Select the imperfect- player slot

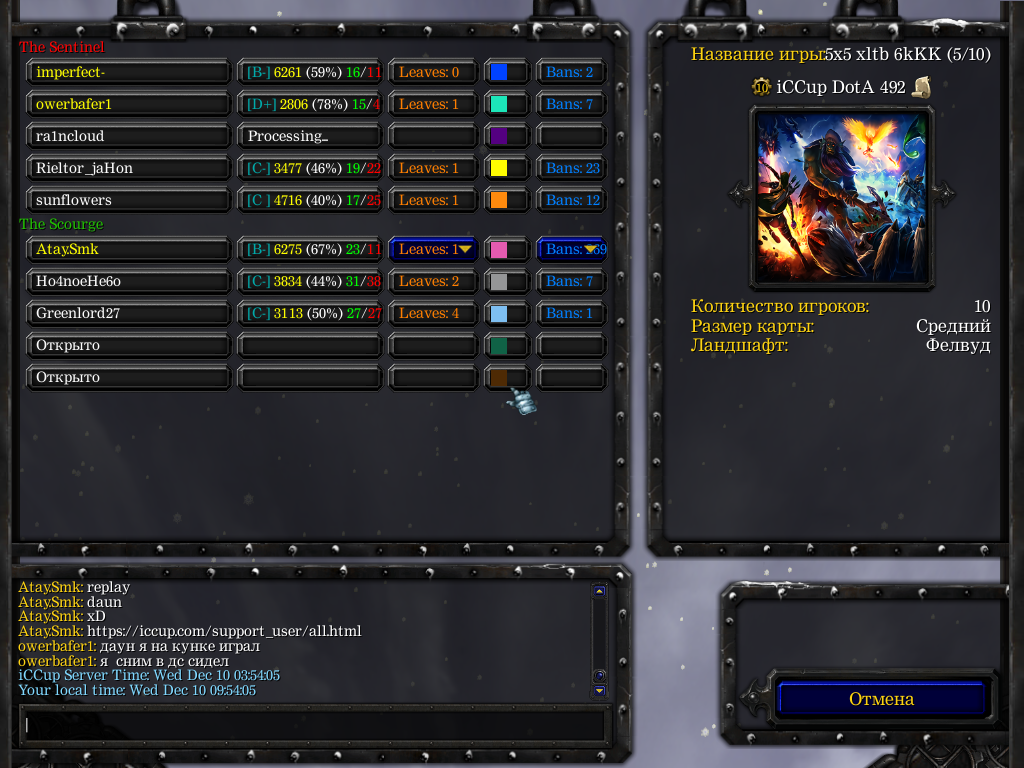[129, 72]
